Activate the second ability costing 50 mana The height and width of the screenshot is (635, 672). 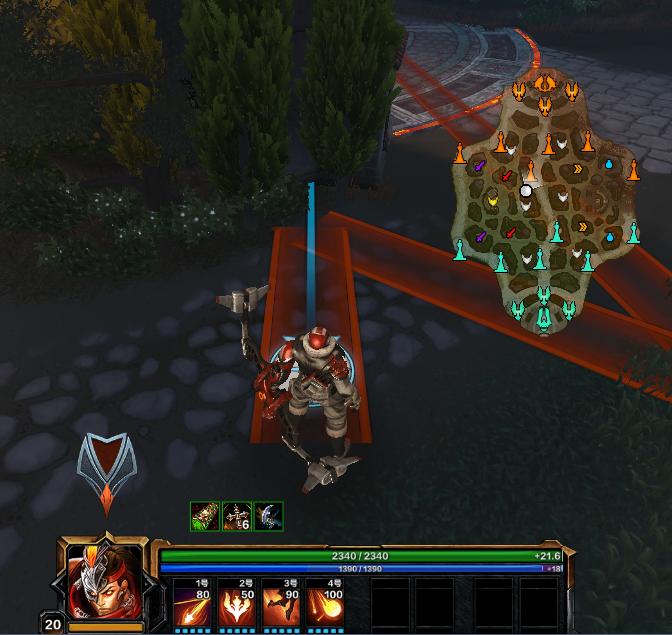click(236, 603)
